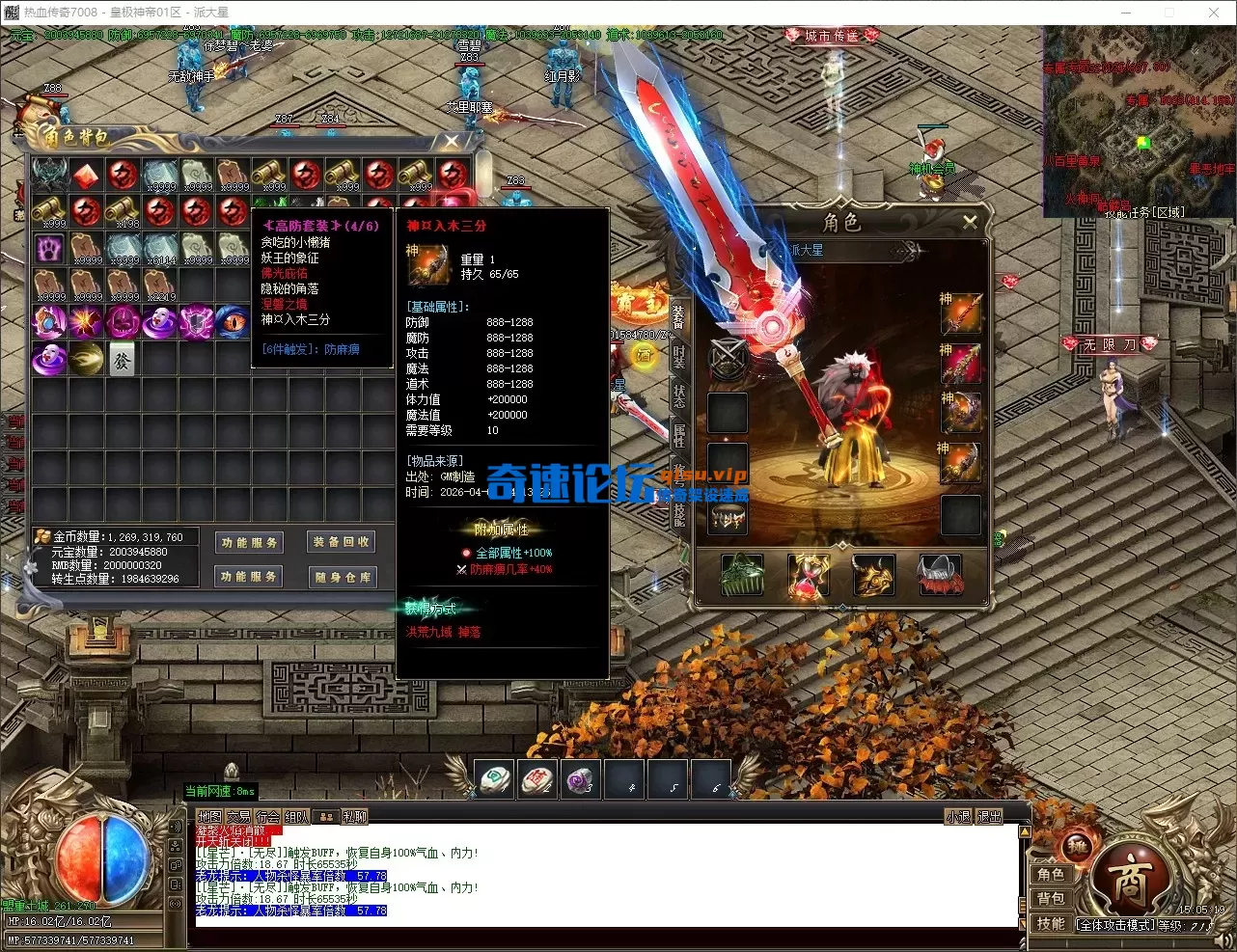This screenshot has height=952, width=1237.
Task: Open the 行会 guild chat tab
Action: 267,817
